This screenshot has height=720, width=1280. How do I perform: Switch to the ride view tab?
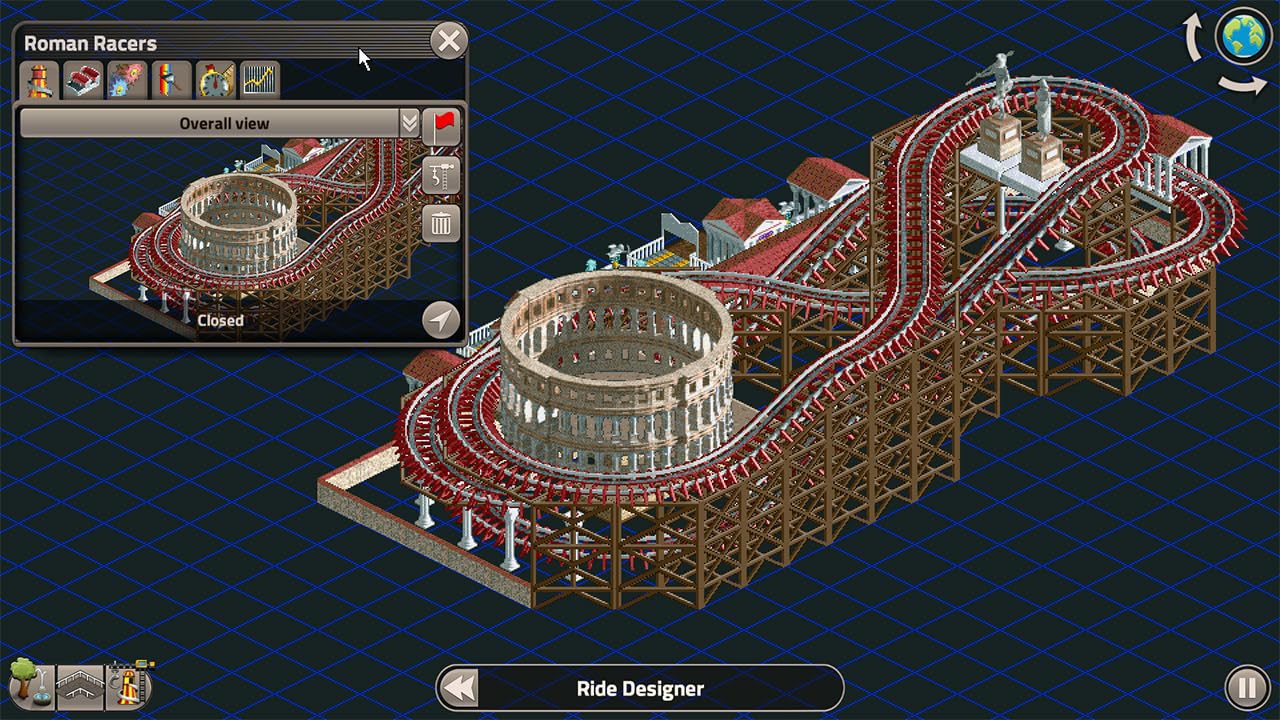[38, 78]
